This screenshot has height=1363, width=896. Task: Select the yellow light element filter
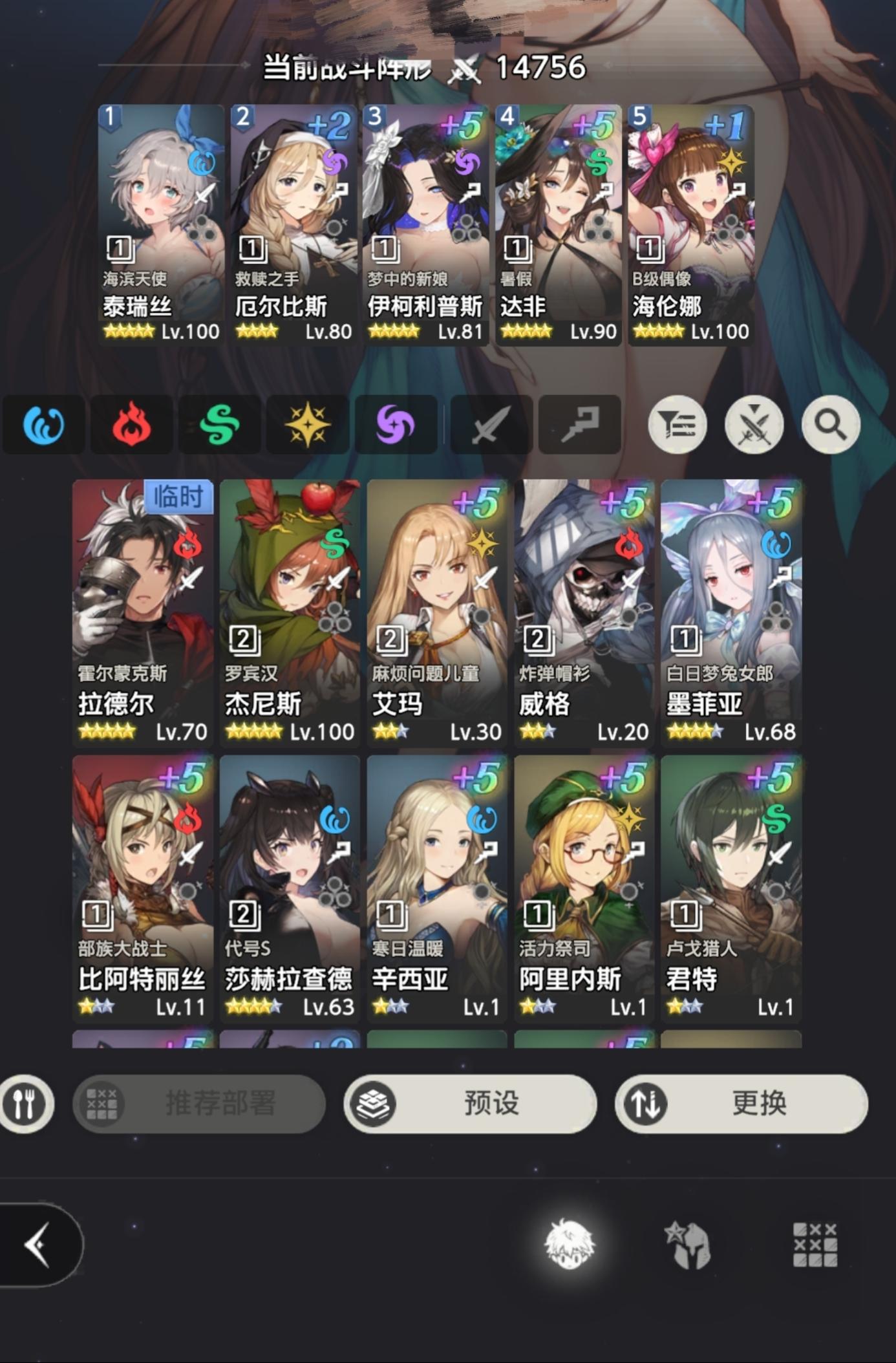[x=307, y=424]
